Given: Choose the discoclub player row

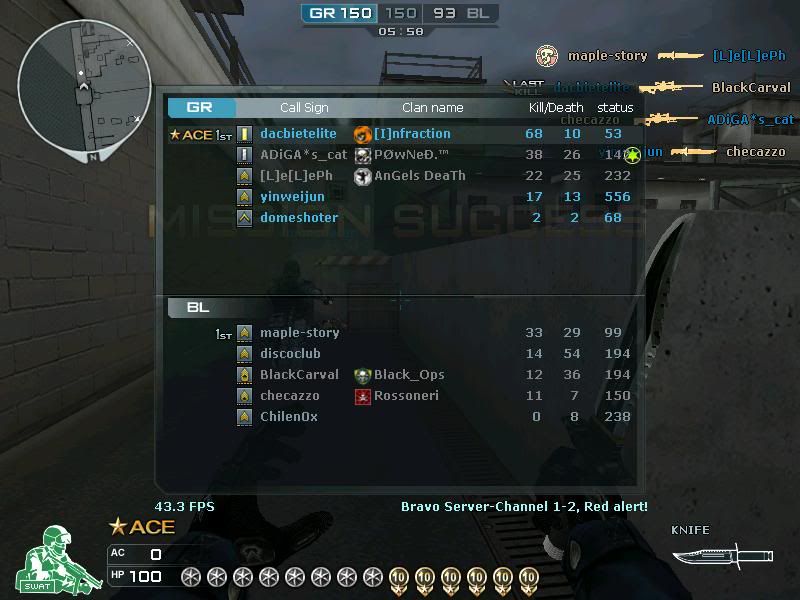Looking at the screenshot, I should click(x=290, y=353).
